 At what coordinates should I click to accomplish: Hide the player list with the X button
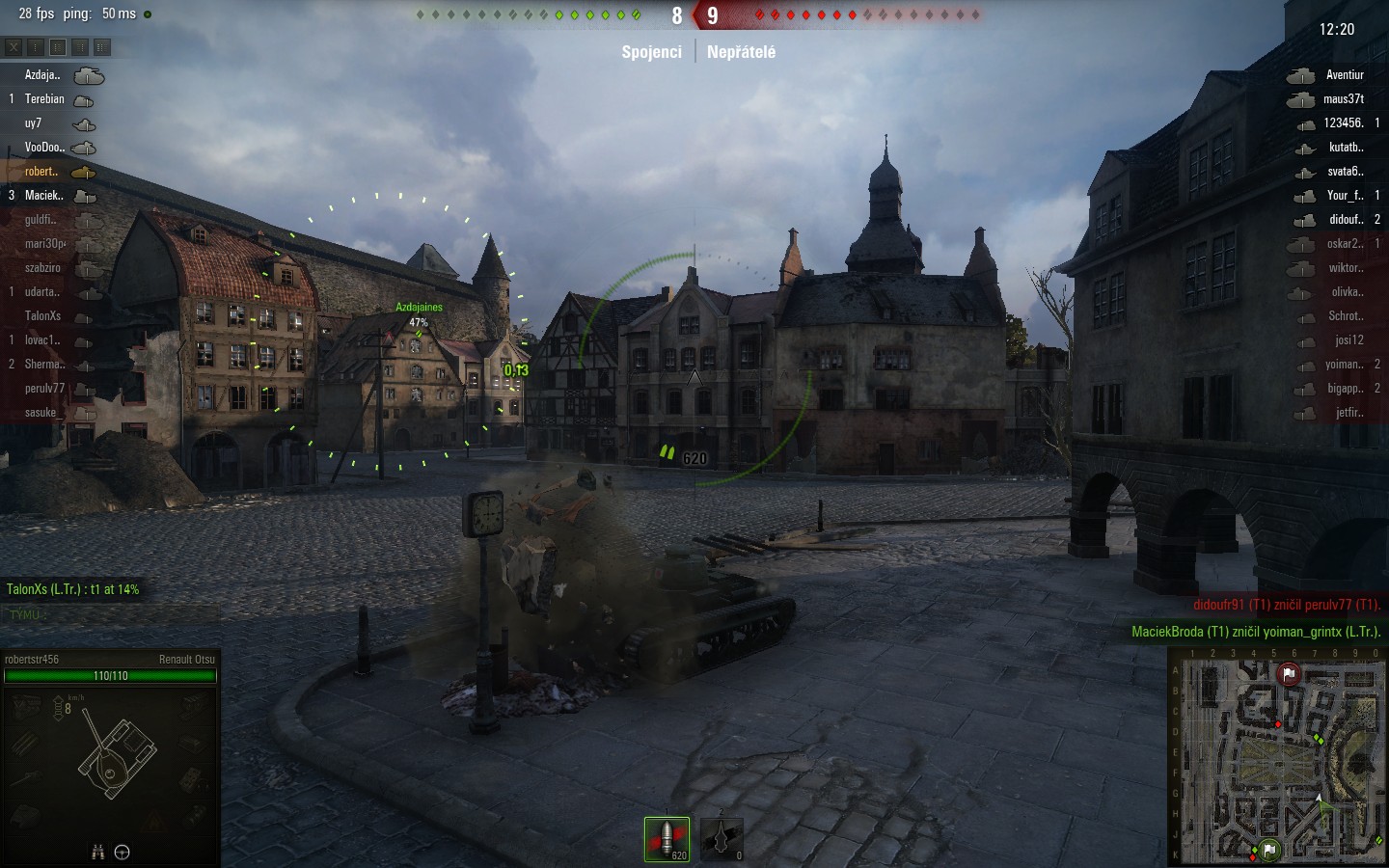14,46
